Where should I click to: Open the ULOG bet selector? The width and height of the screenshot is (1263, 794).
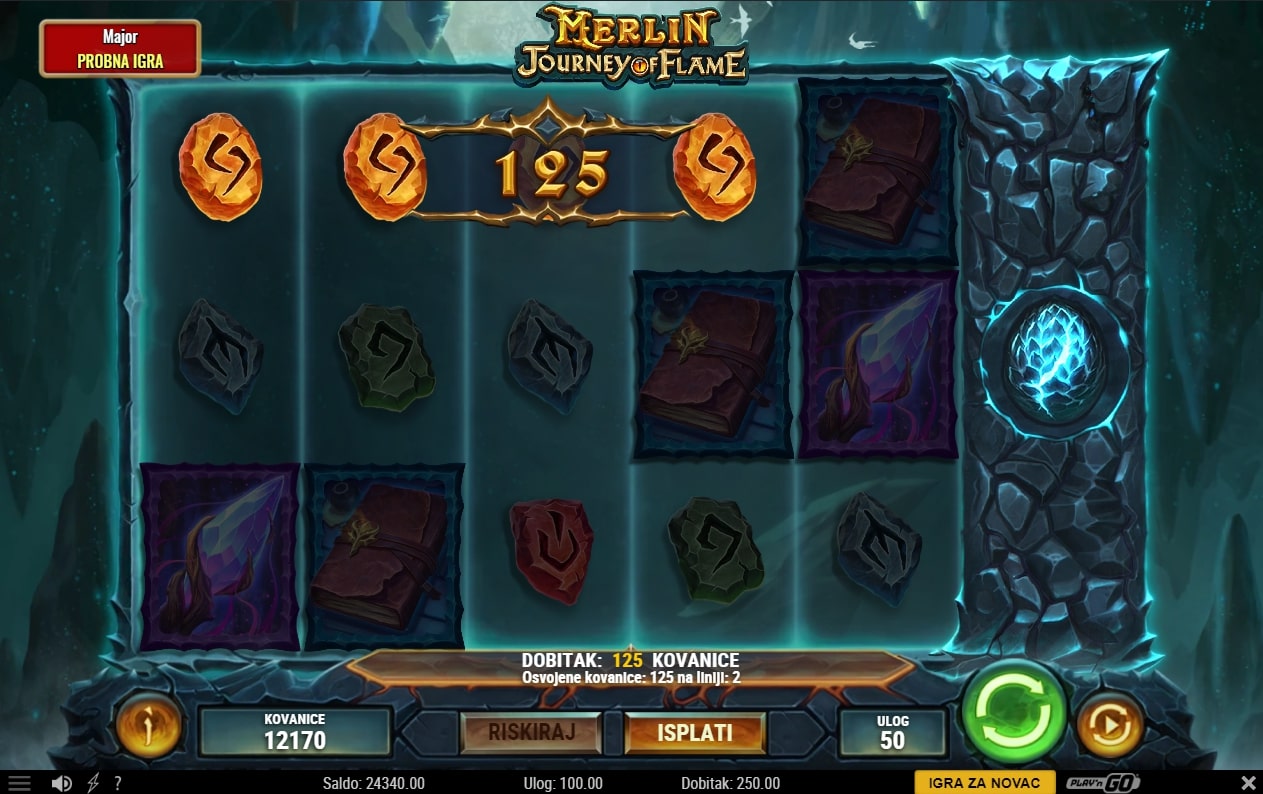coord(892,732)
